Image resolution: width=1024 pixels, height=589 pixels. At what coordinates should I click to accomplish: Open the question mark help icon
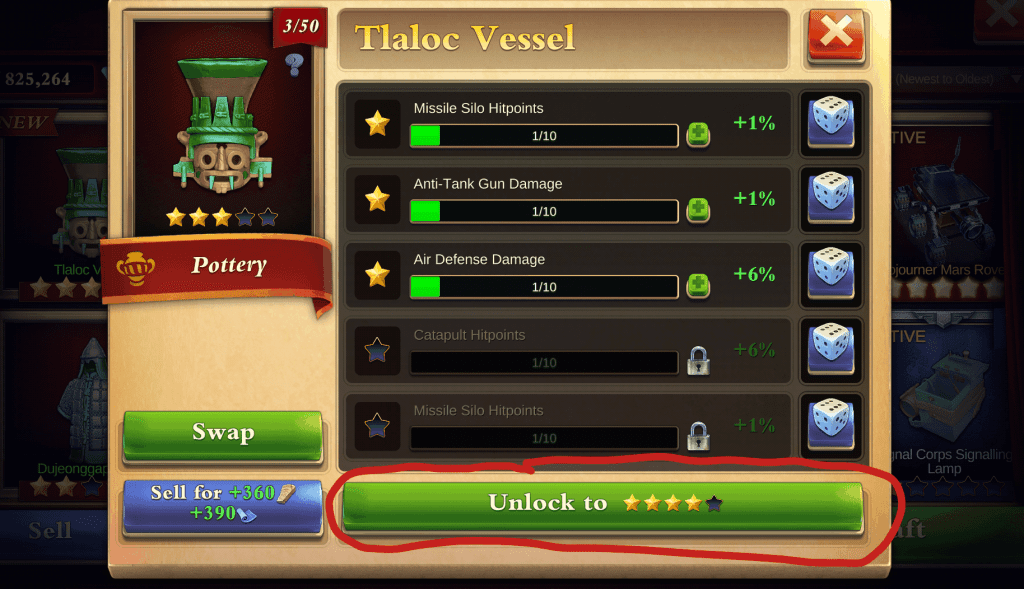coord(293,66)
